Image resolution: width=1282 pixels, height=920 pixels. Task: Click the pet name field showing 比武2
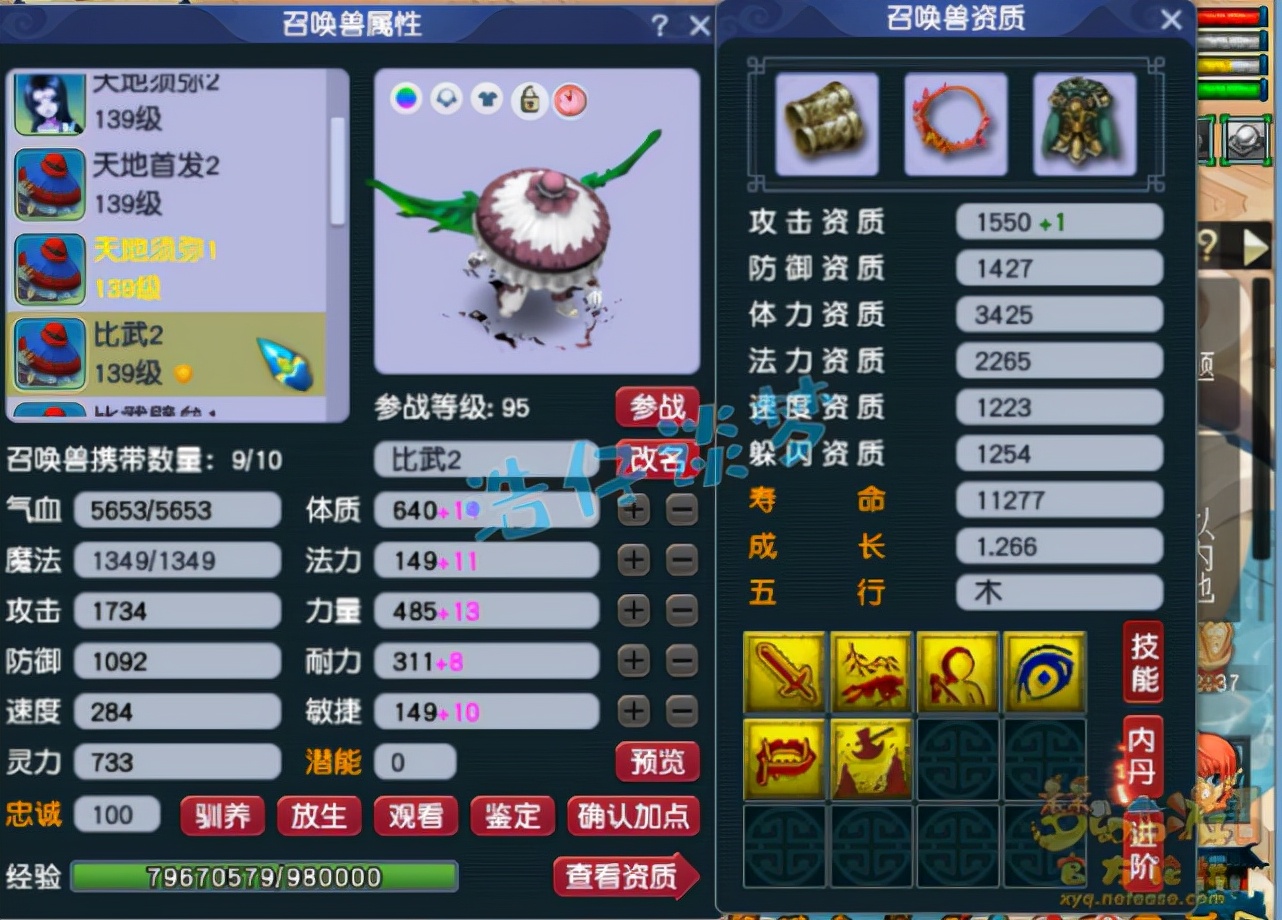[487, 459]
